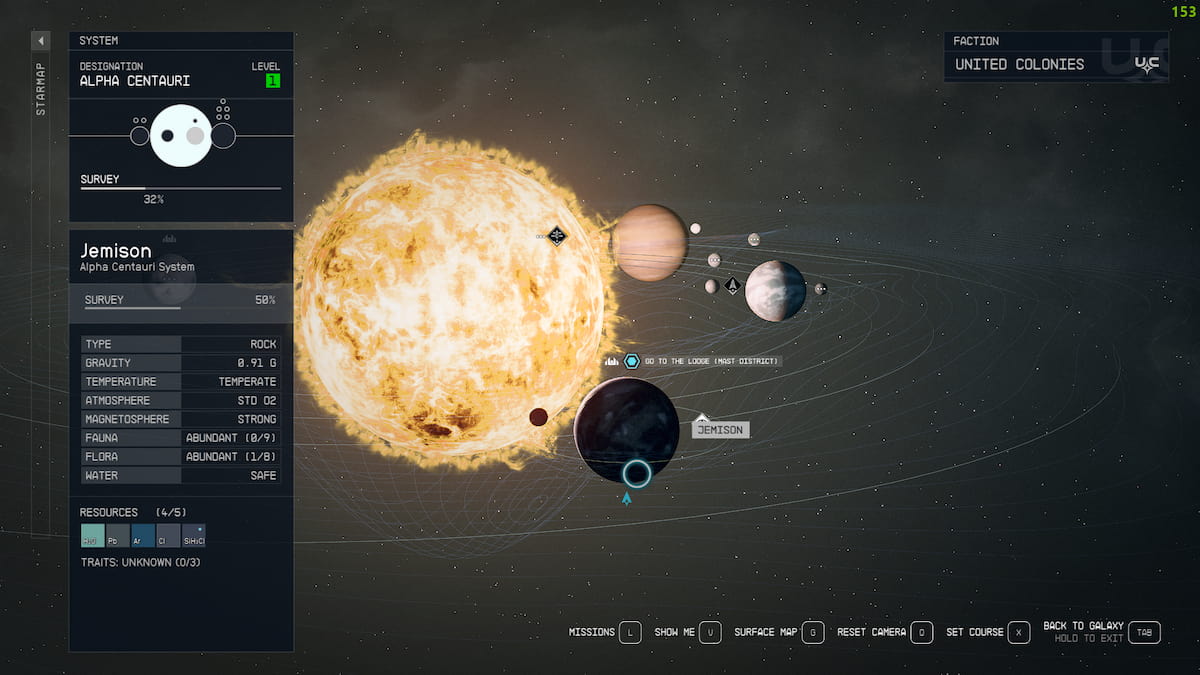
Task: Select the H2O water resource tile
Action: coord(92,536)
